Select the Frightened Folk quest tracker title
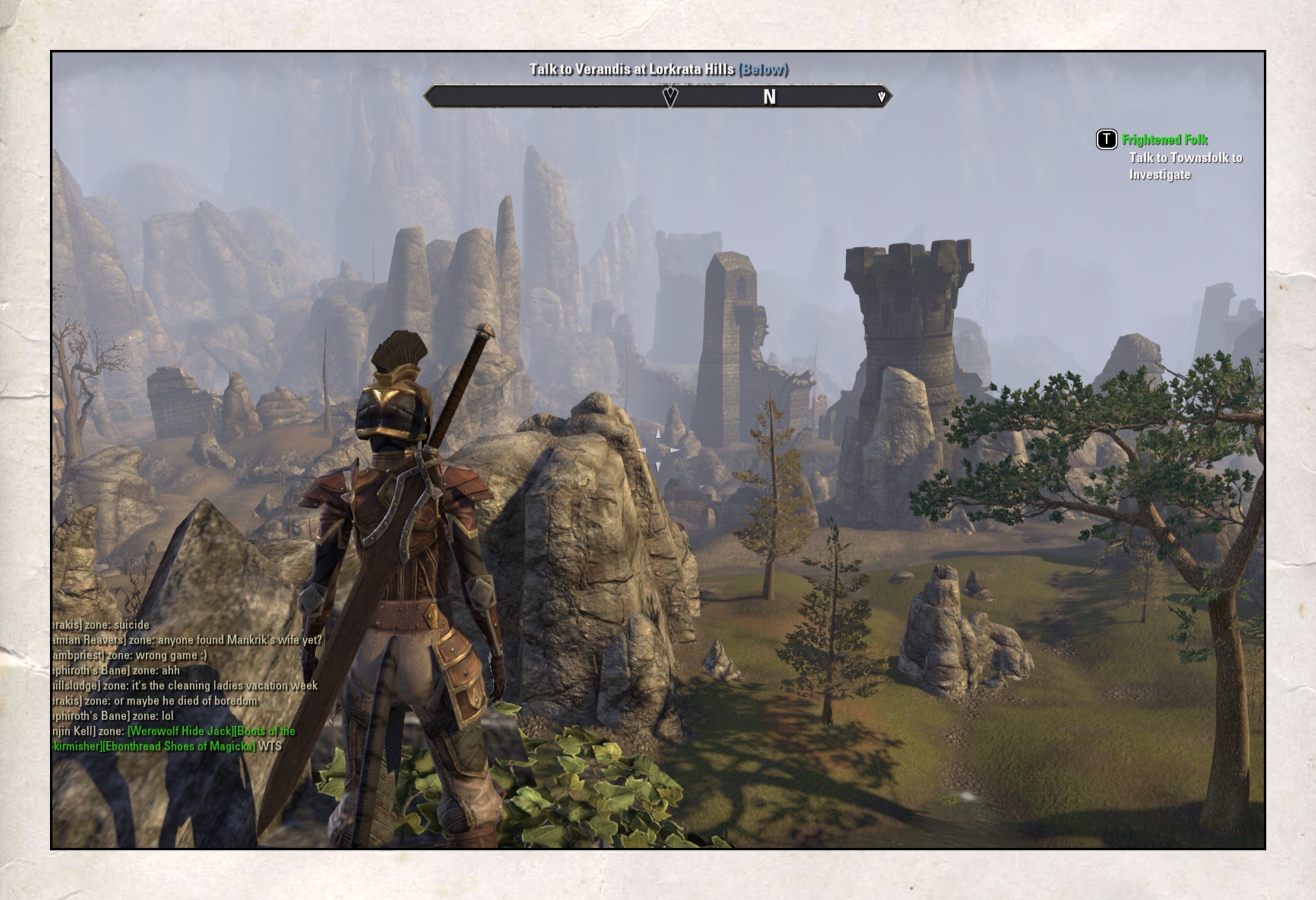1316x900 pixels. [x=1164, y=139]
